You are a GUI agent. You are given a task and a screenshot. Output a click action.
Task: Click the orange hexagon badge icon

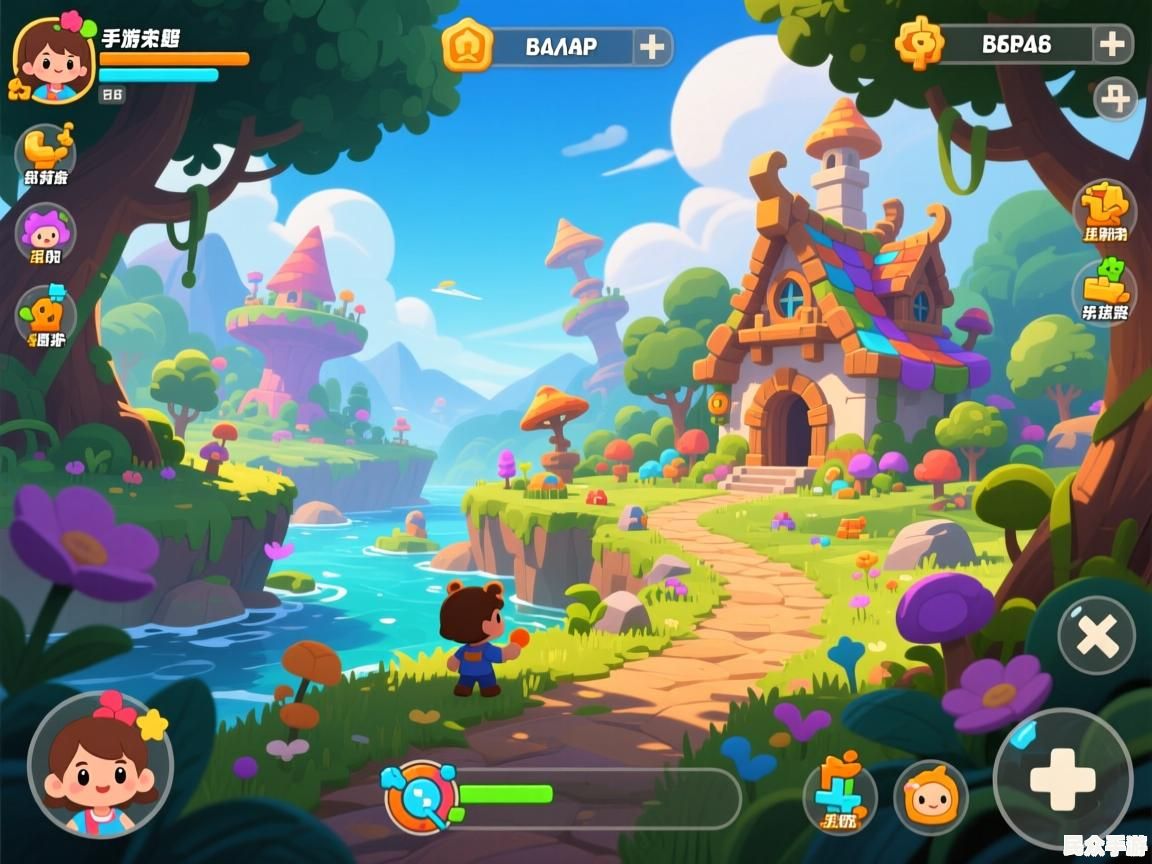(x=467, y=45)
